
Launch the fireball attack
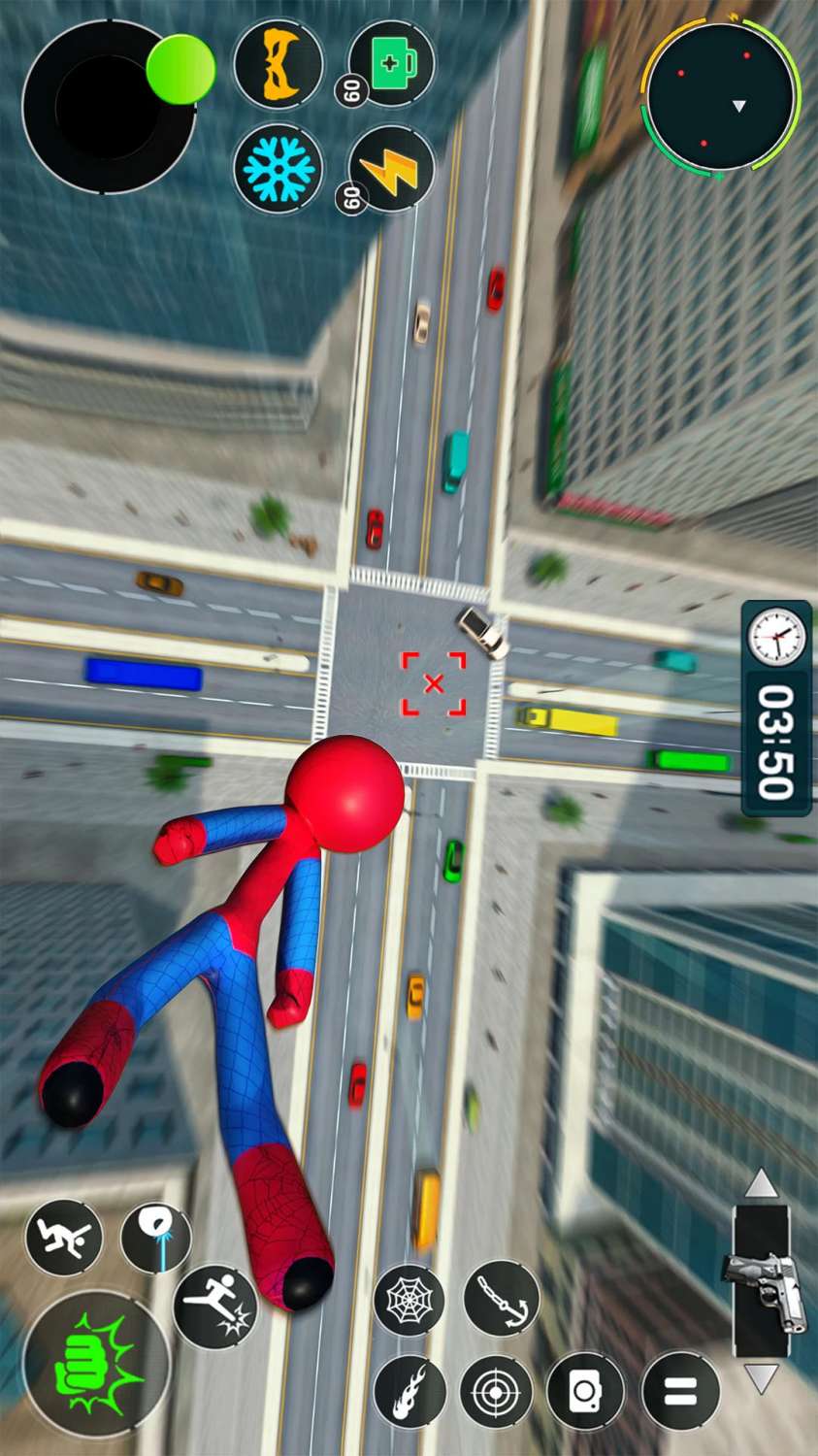(409, 1391)
